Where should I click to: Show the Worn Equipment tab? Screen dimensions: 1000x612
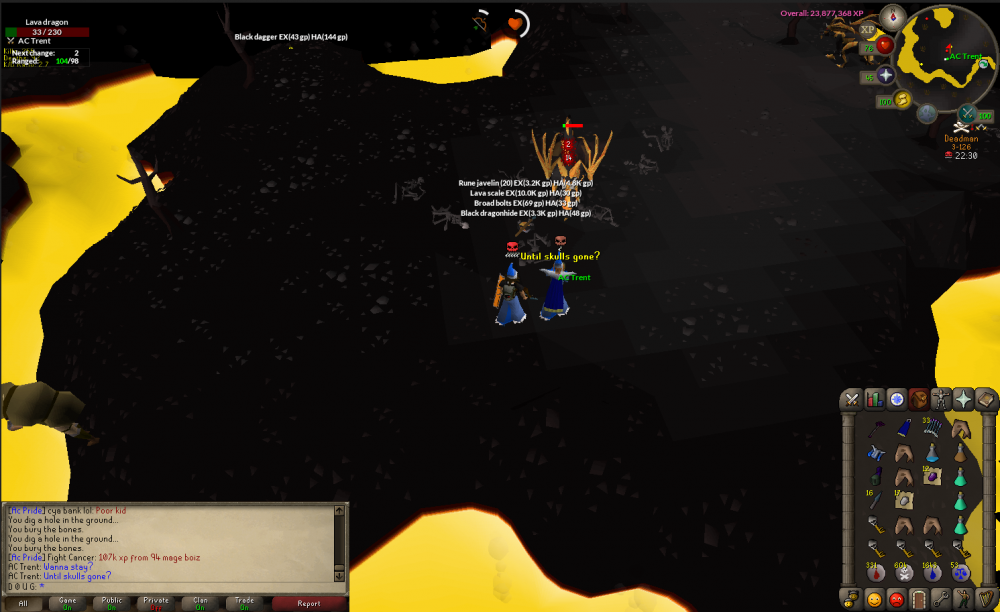[x=941, y=399]
